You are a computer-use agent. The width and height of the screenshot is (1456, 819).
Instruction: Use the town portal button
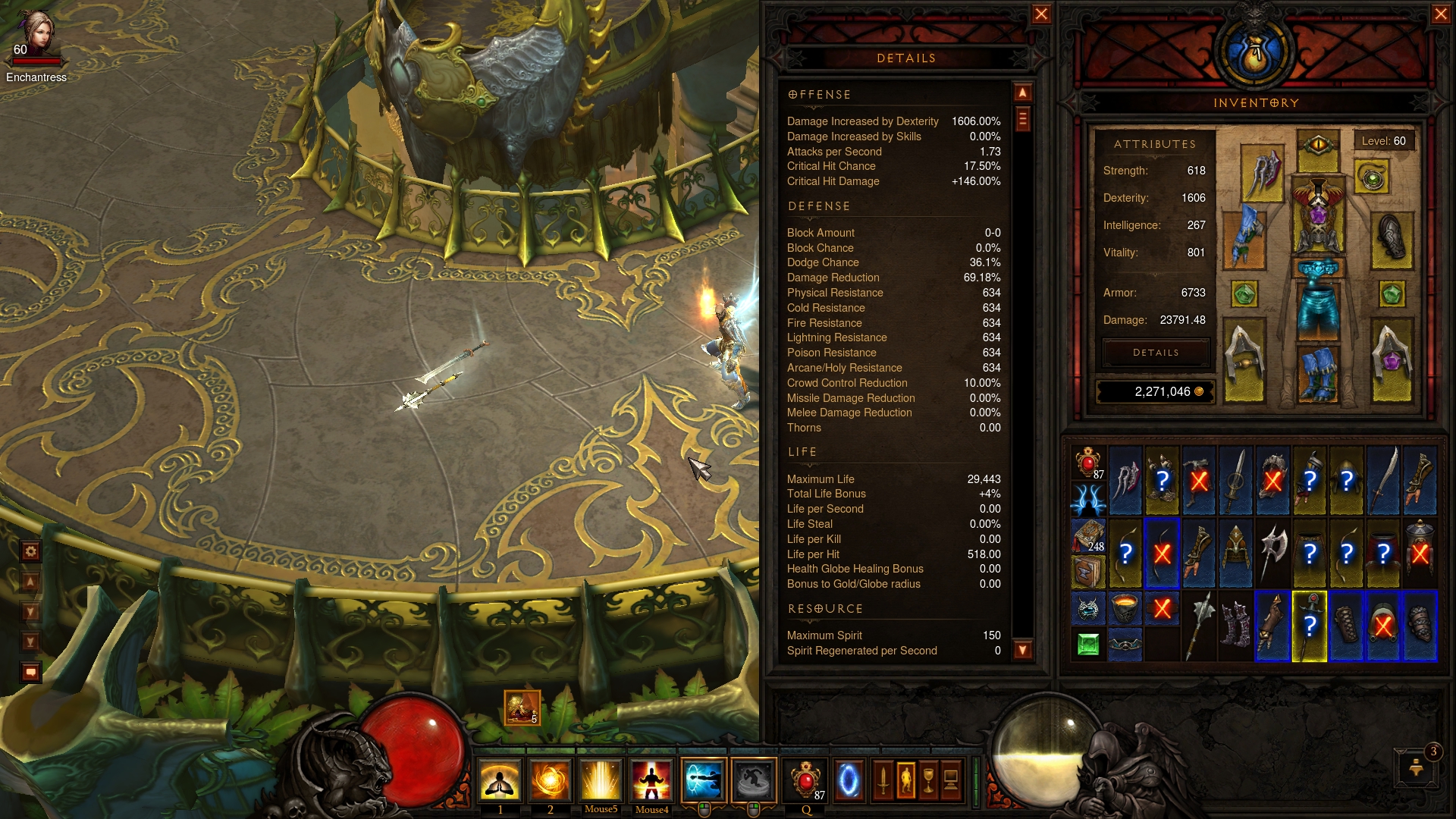tap(849, 780)
